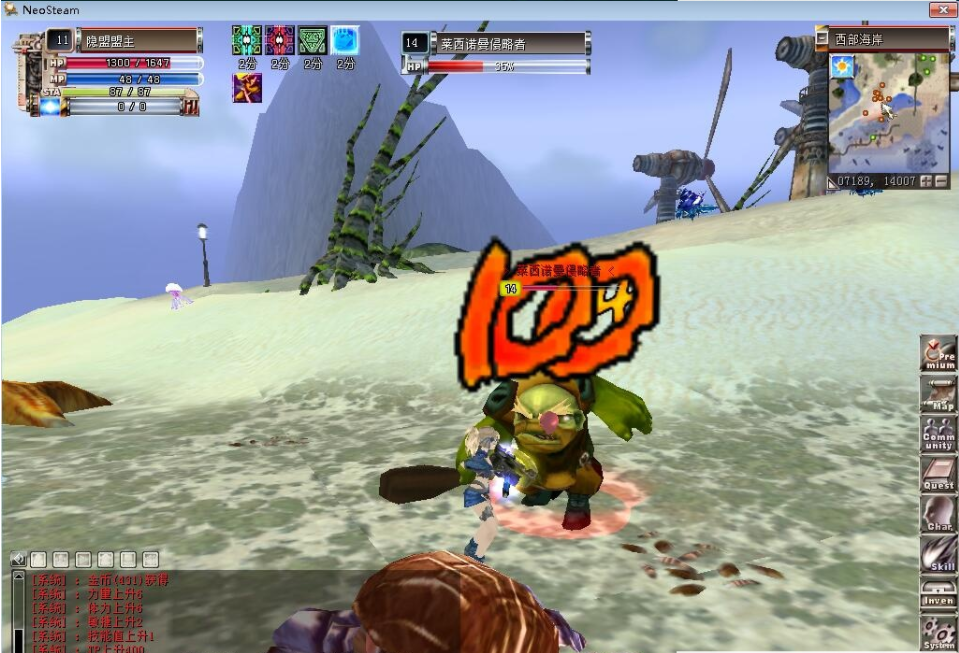
Task: Open the Char character sheet
Action: (x=938, y=515)
